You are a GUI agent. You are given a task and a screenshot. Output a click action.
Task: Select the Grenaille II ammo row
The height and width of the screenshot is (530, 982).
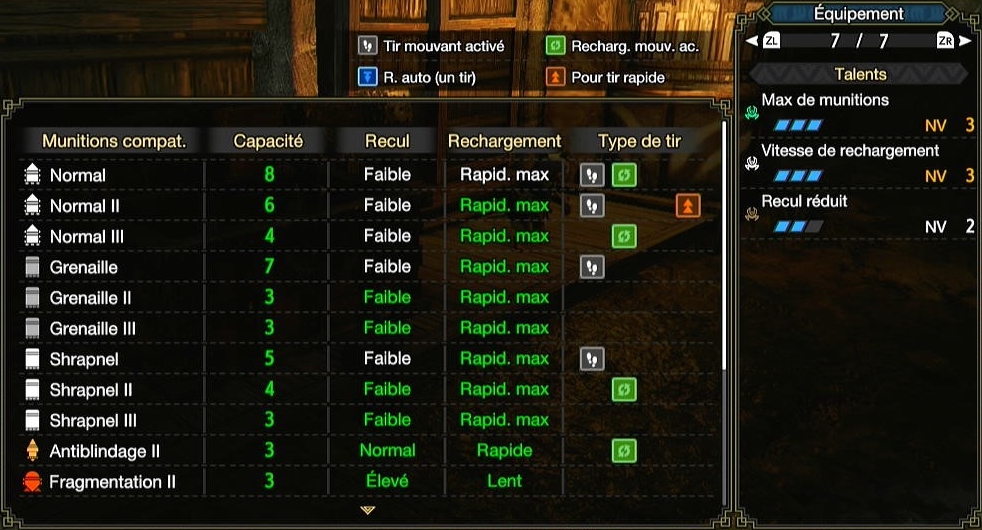90,298
